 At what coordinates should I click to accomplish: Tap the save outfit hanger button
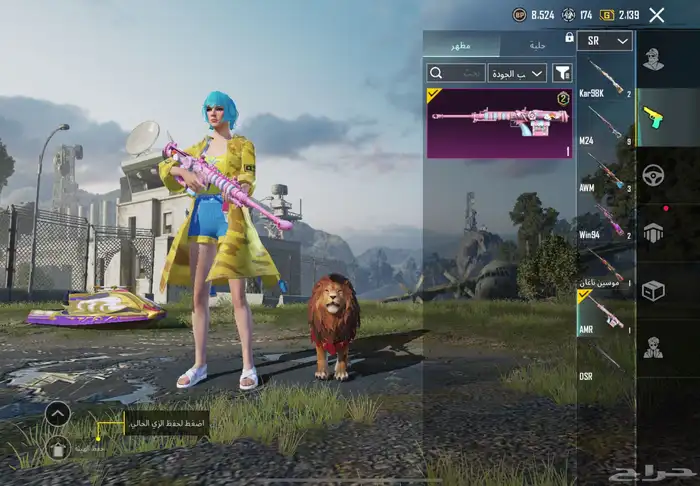[58, 446]
